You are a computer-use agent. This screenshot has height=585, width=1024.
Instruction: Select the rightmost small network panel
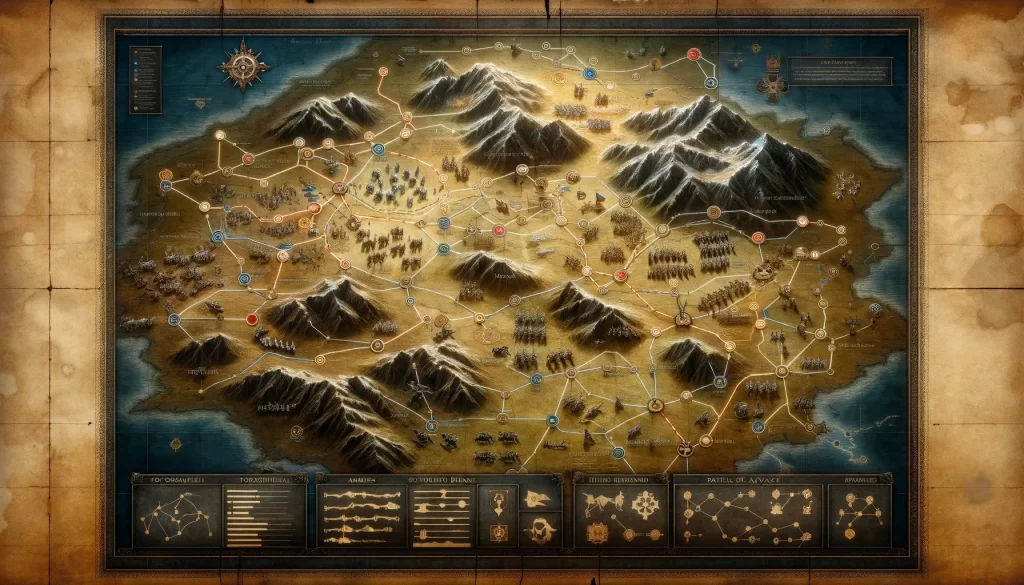[859, 516]
